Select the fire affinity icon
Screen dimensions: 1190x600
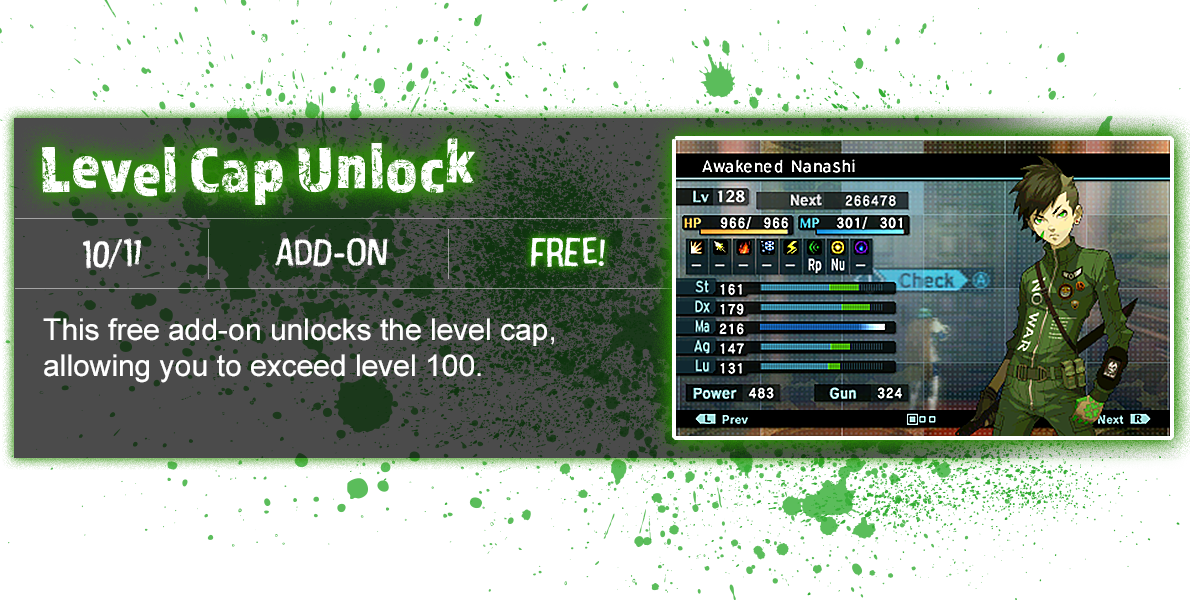742,247
